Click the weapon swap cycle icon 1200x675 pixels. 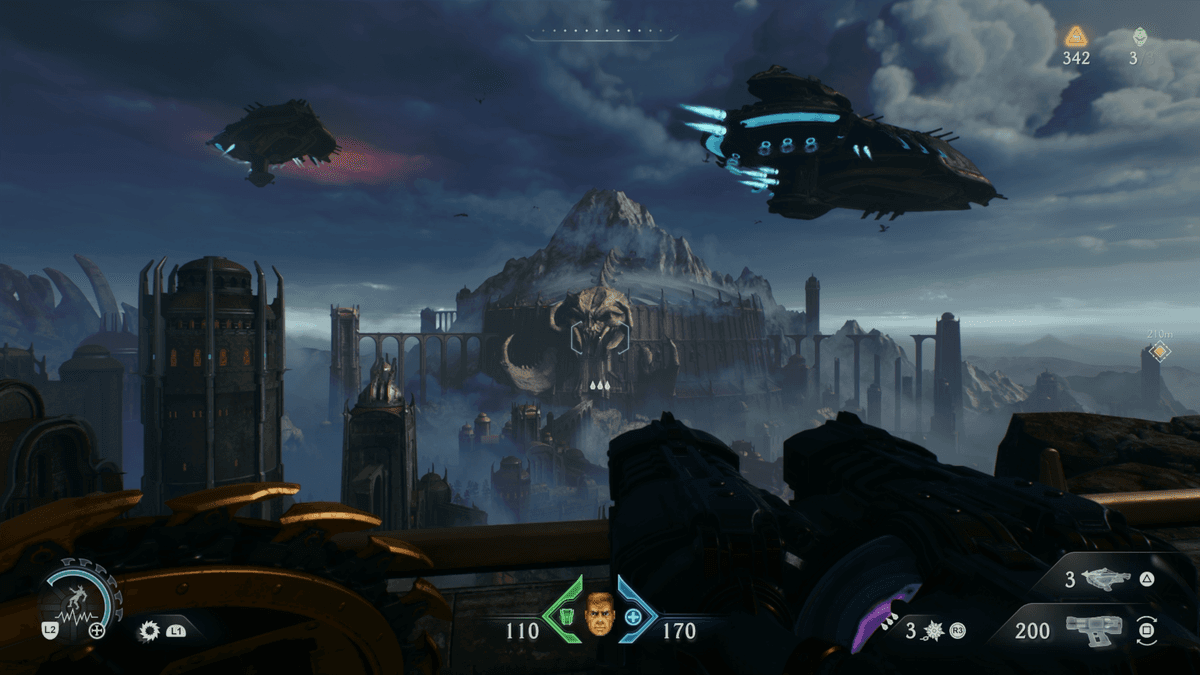click(x=1146, y=631)
